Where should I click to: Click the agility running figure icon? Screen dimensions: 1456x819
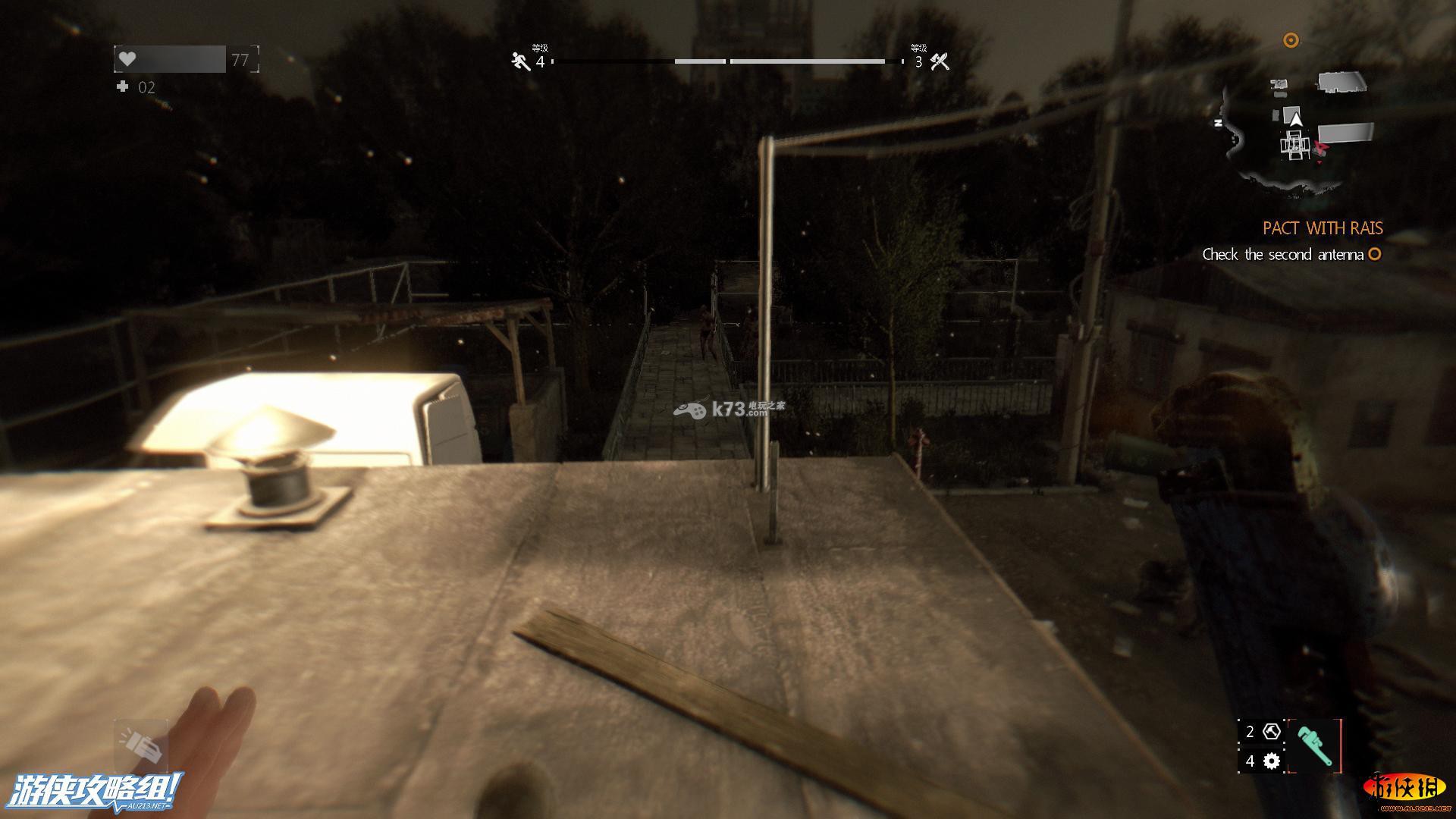pos(520,61)
